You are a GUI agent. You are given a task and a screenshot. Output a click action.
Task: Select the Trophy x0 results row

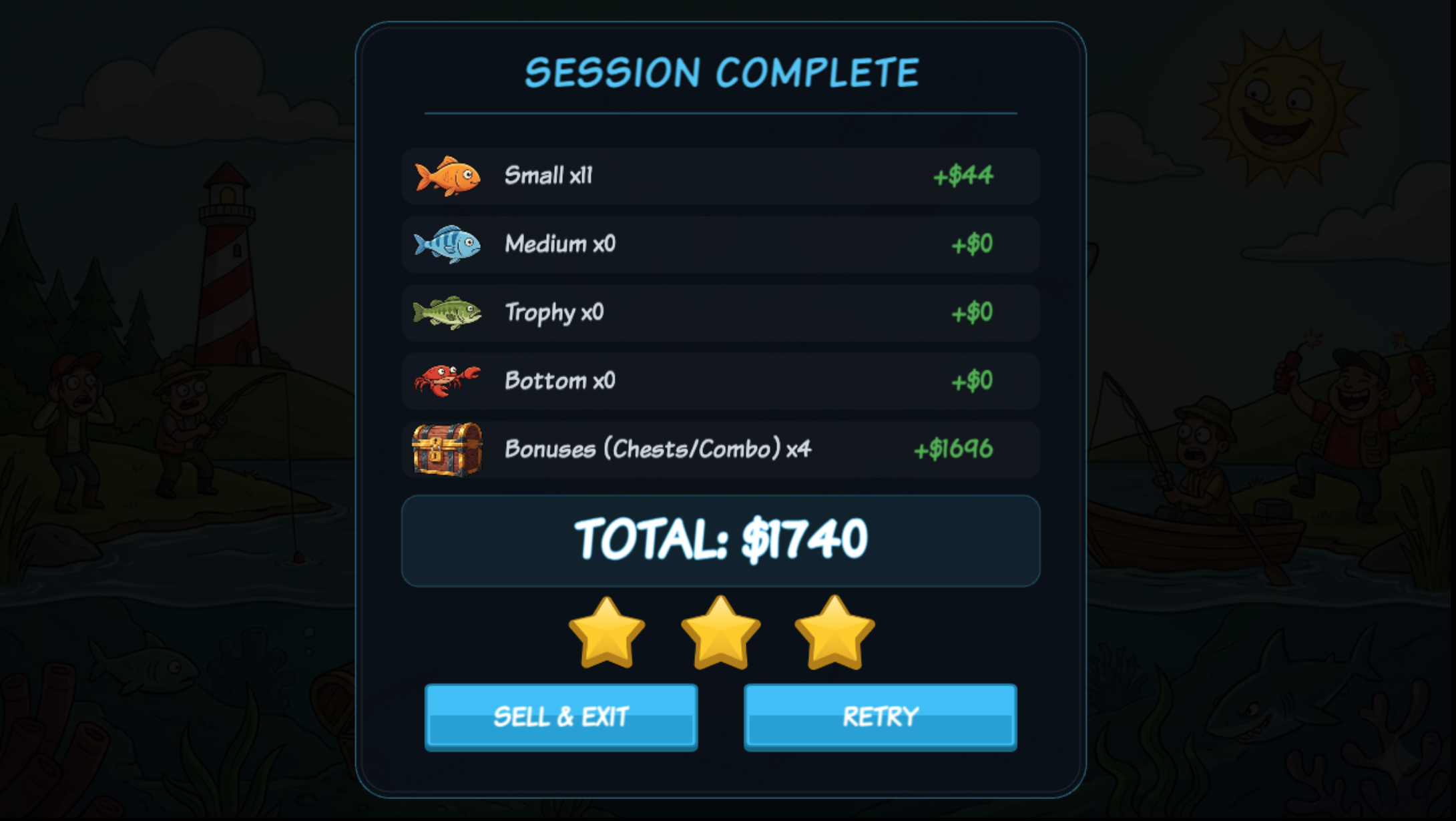[720, 312]
